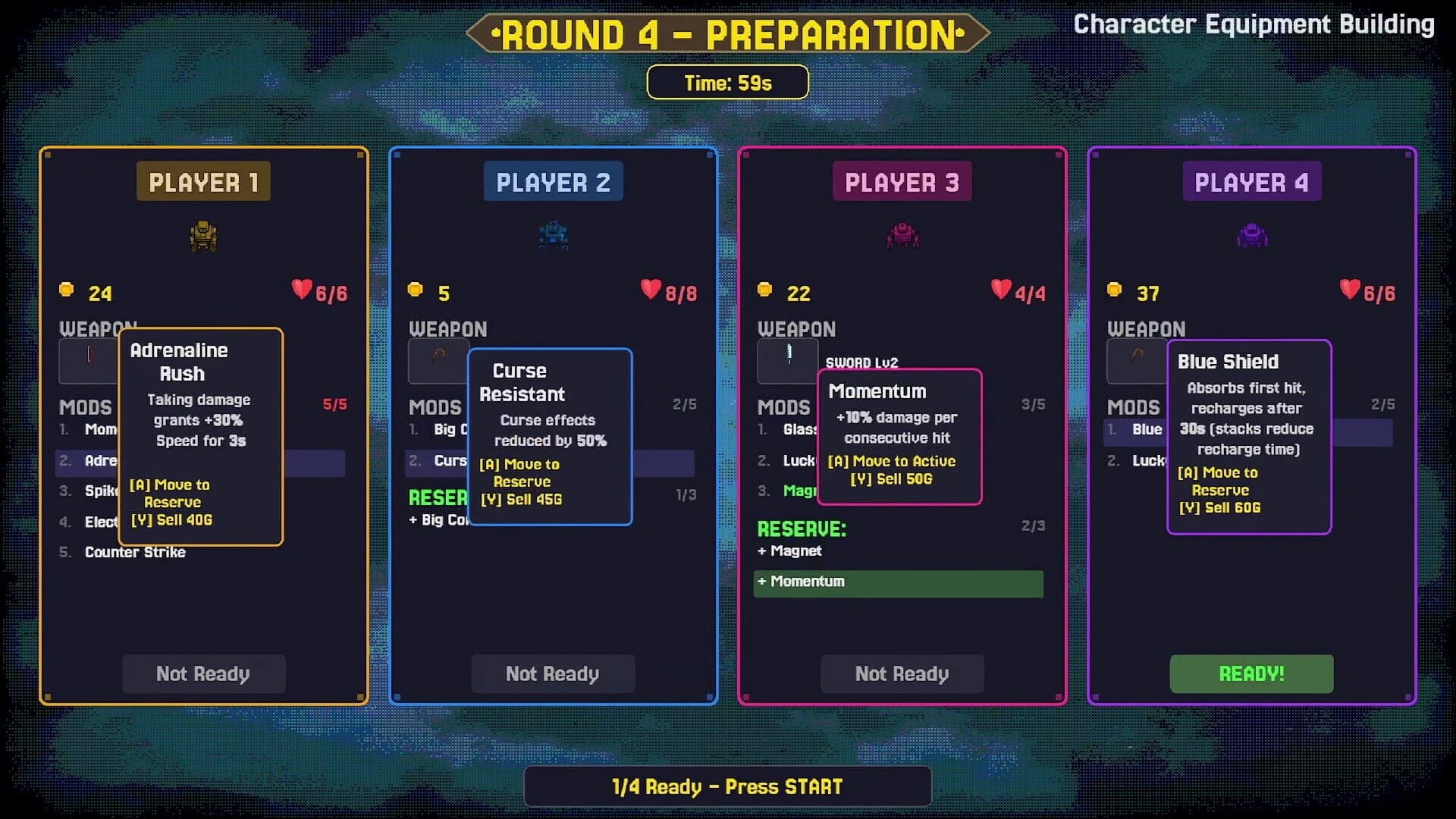Select the heart icon showing Player 2's 8/8 health
1456x819 pixels.
pos(650,289)
